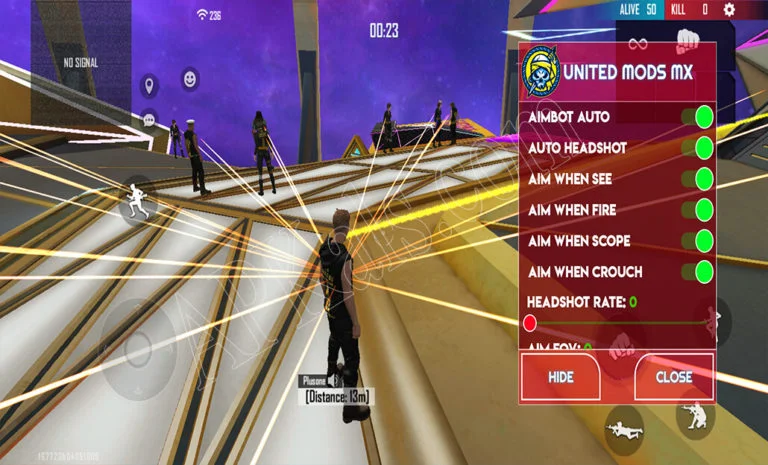Click the red headshot rate slider handle
The width and height of the screenshot is (768, 465).
pyautogui.click(x=530, y=322)
